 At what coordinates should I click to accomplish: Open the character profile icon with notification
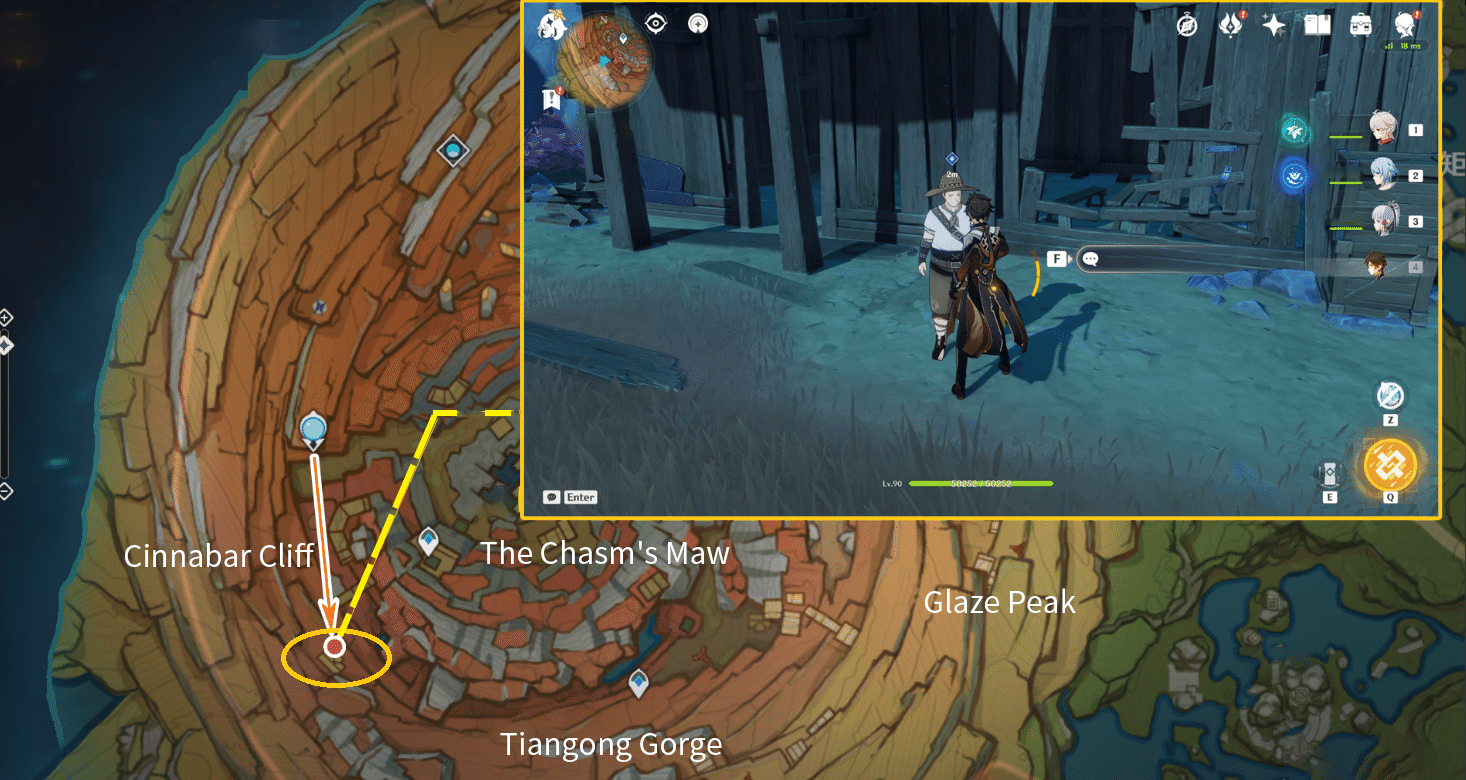[x=1405, y=26]
